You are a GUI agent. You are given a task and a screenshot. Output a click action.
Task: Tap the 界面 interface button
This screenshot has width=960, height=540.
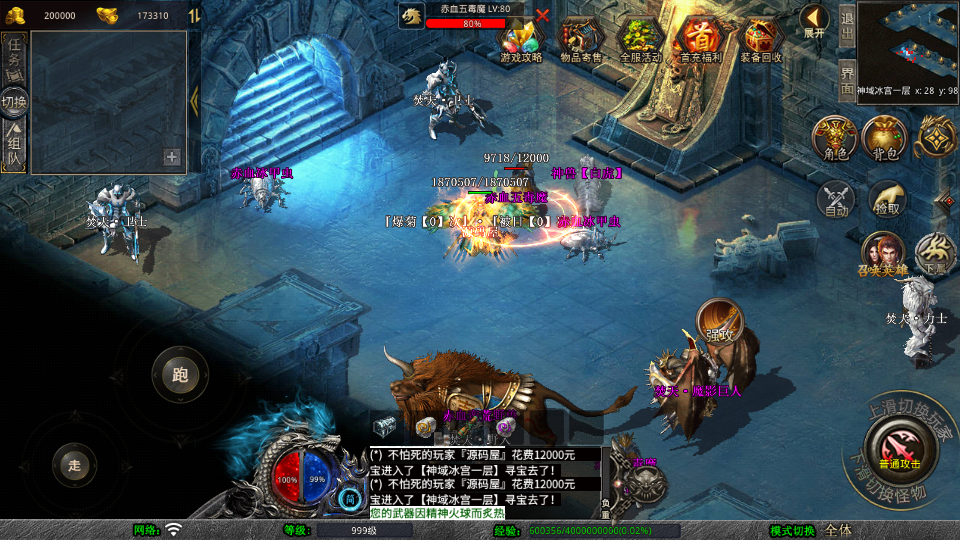[x=846, y=78]
